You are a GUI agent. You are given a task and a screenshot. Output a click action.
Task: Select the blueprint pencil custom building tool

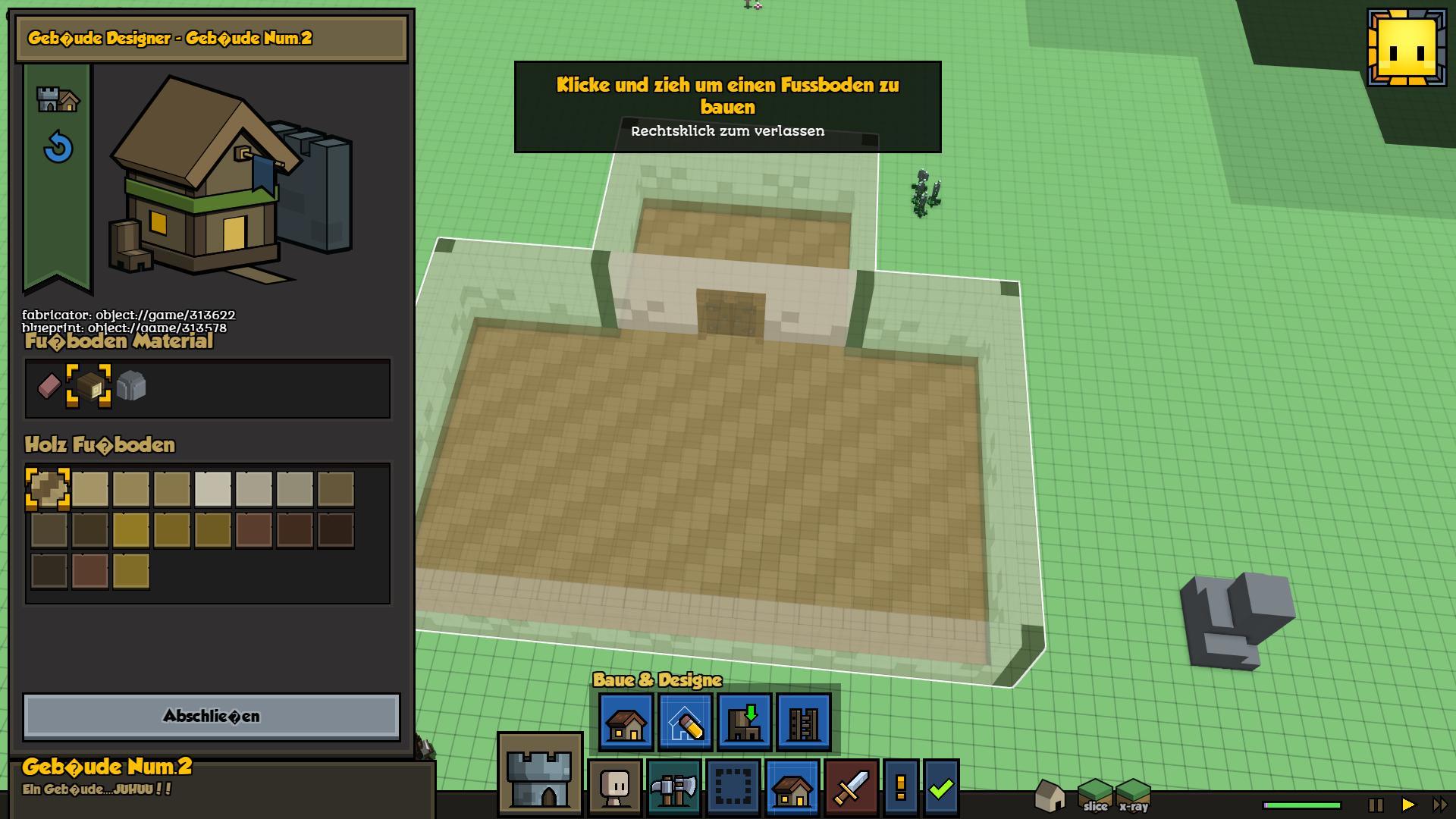(685, 722)
